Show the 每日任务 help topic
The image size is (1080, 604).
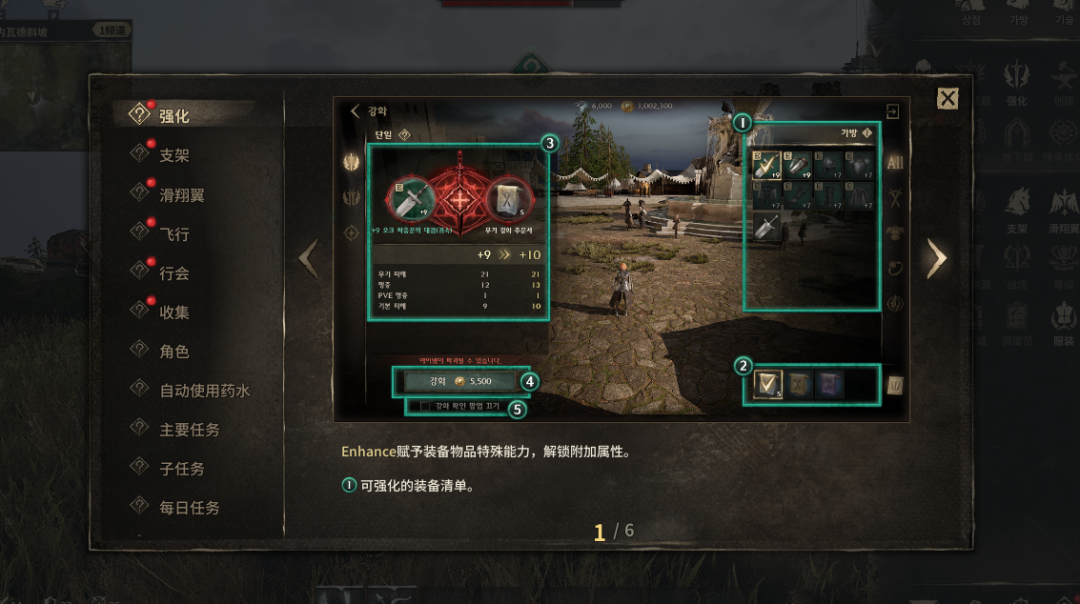(x=189, y=507)
